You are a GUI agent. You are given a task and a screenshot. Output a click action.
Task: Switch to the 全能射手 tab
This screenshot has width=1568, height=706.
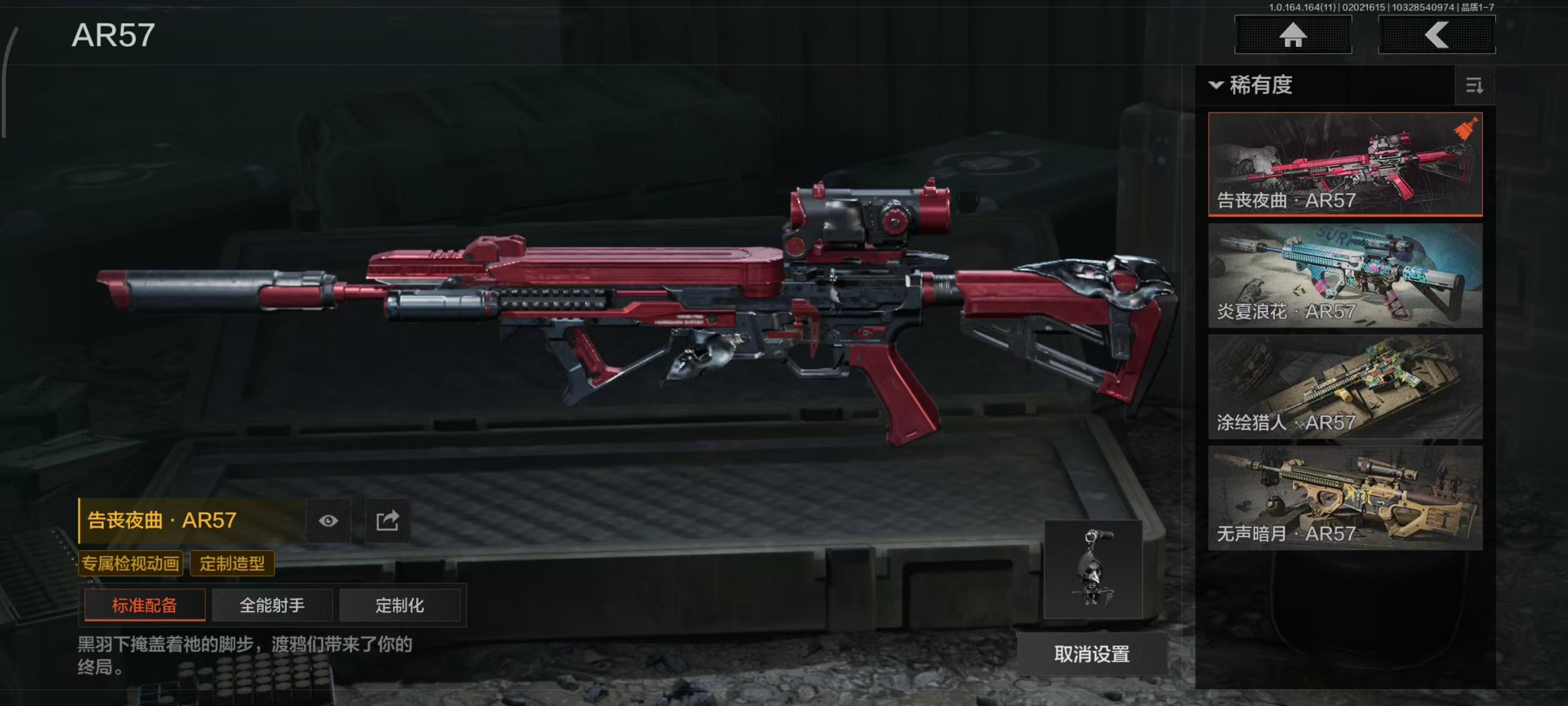tap(271, 605)
